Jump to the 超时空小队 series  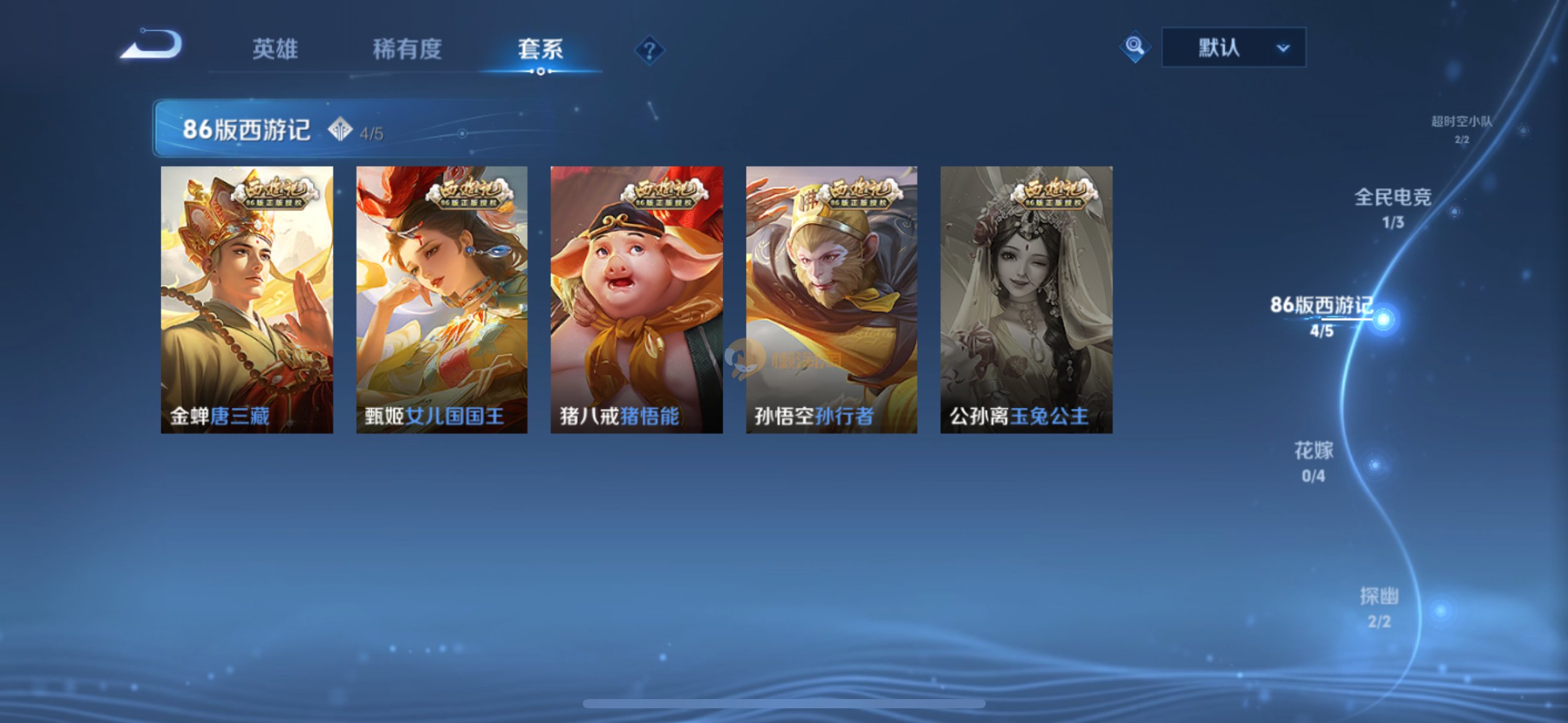[x=1462, y=129]
